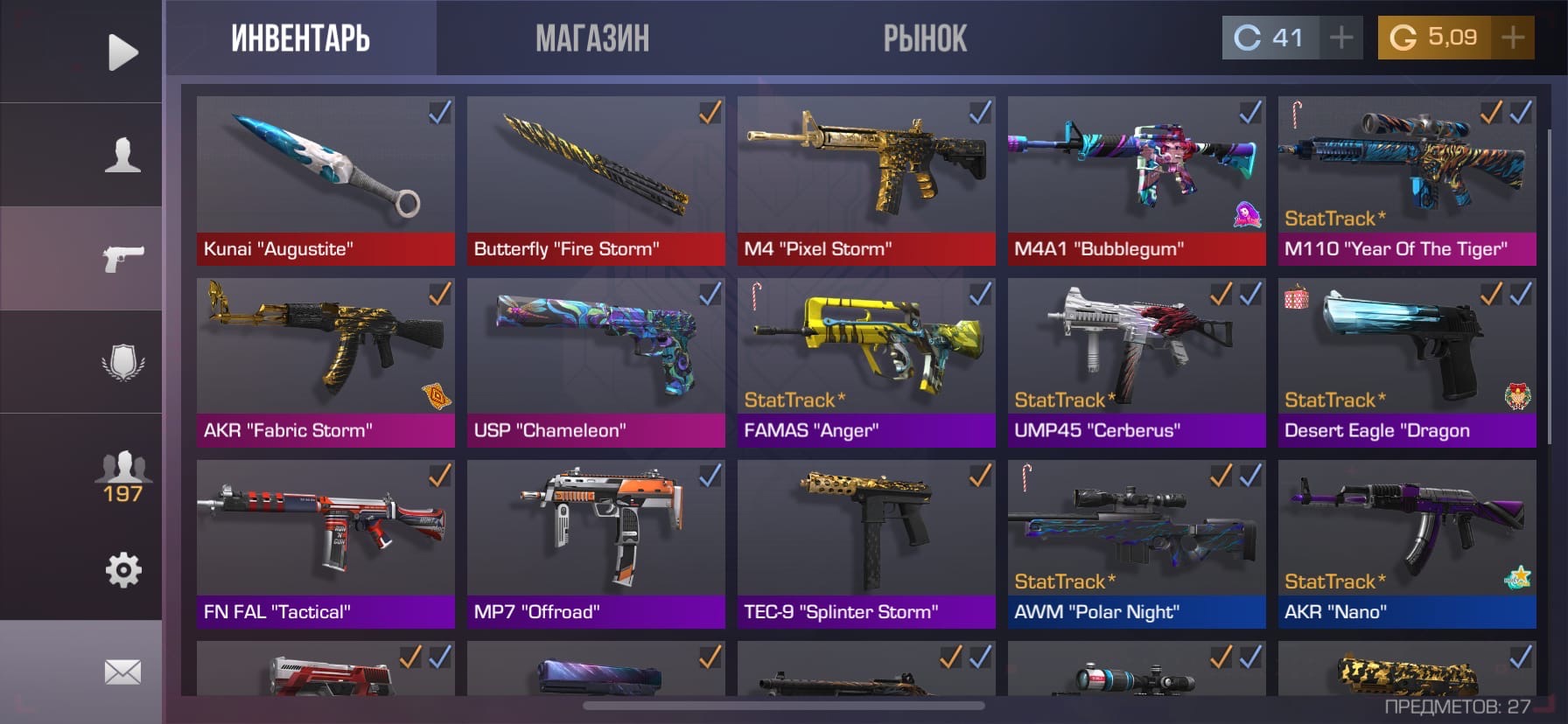Select the Инвентарь tab
Viewport: 1568px width, 724px height.
tap(300, 38)
